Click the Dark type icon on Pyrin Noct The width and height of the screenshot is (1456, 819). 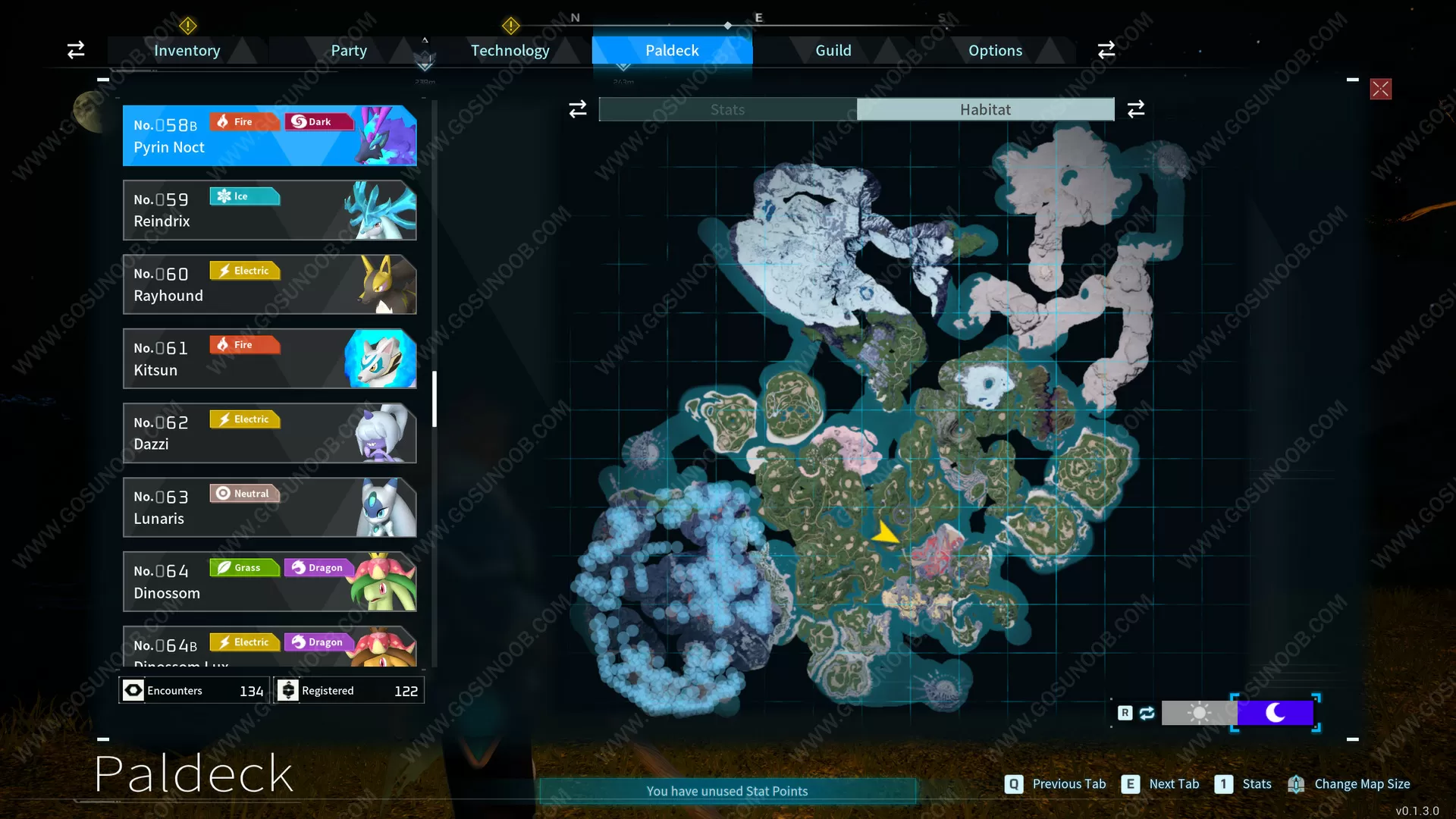click(318, 121)
